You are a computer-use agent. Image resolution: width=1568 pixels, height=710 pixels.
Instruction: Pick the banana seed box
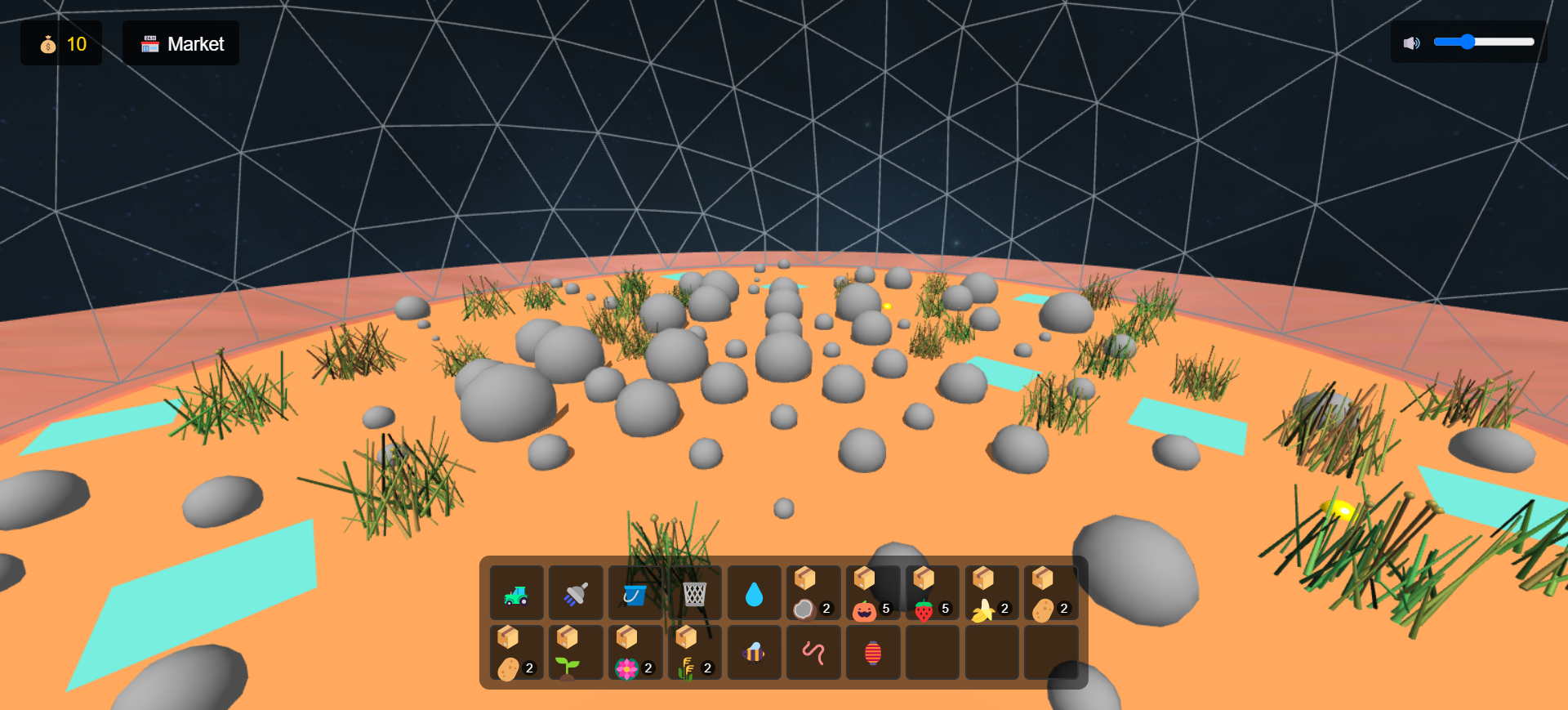point(991,593)
